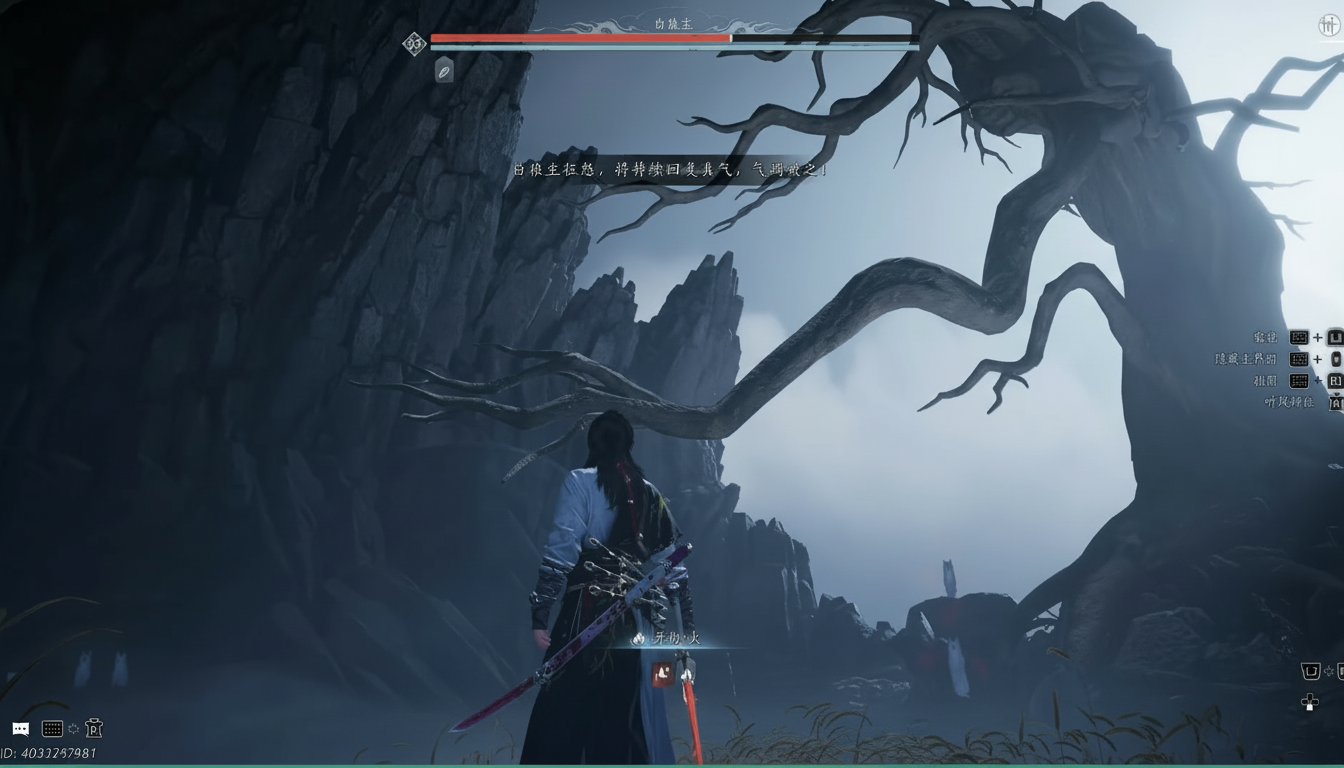Viewport: 1344px width, 768px height.
Task: Click the settings gear icon near the keyboard icon
Action: pyautogui.click(x=74, y=728)
